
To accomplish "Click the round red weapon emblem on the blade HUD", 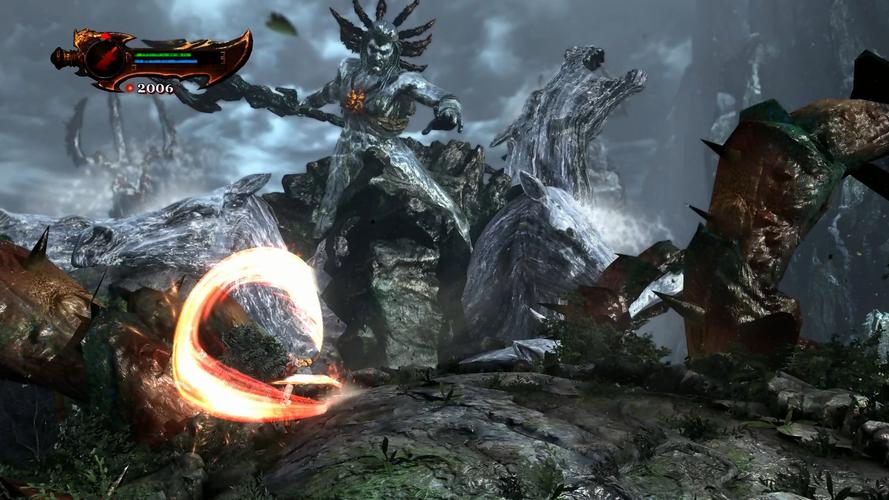I will pyautogui.click(x=104, y=59).
